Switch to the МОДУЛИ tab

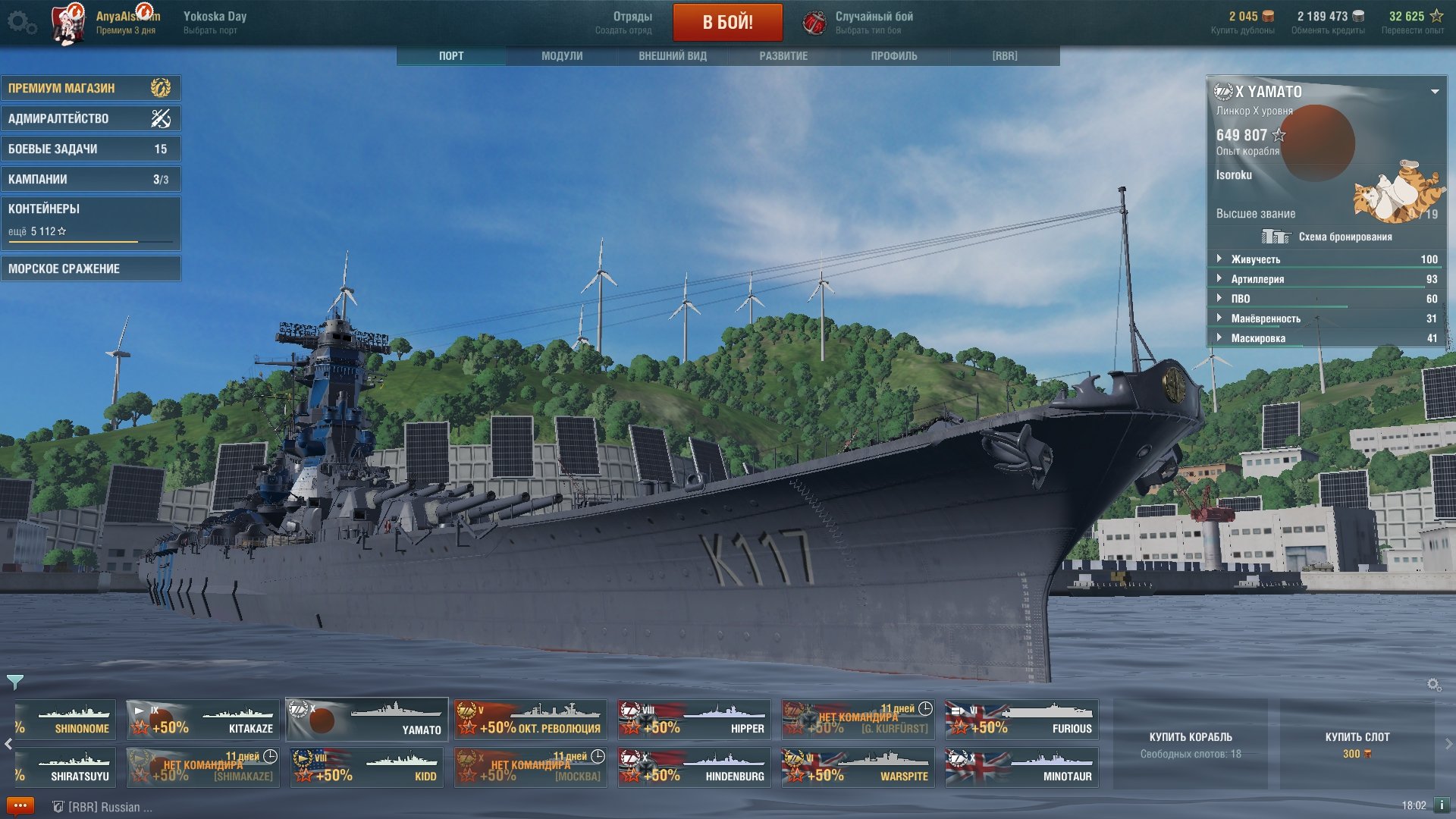562,56
